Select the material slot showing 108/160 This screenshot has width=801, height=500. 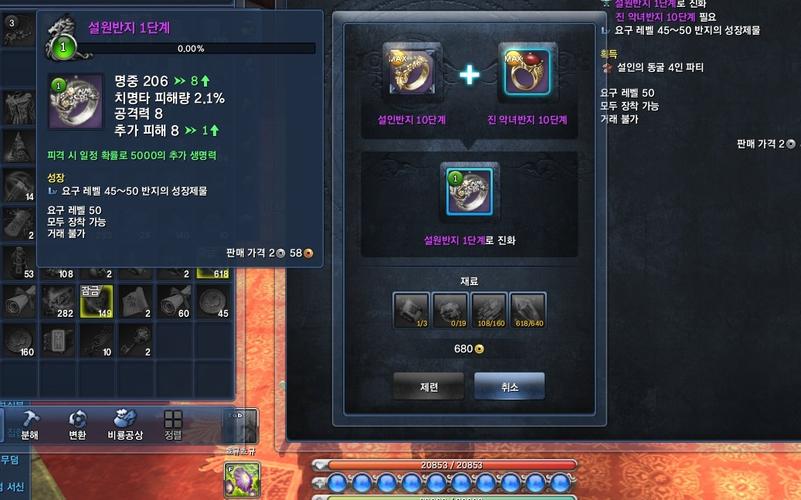489,310
